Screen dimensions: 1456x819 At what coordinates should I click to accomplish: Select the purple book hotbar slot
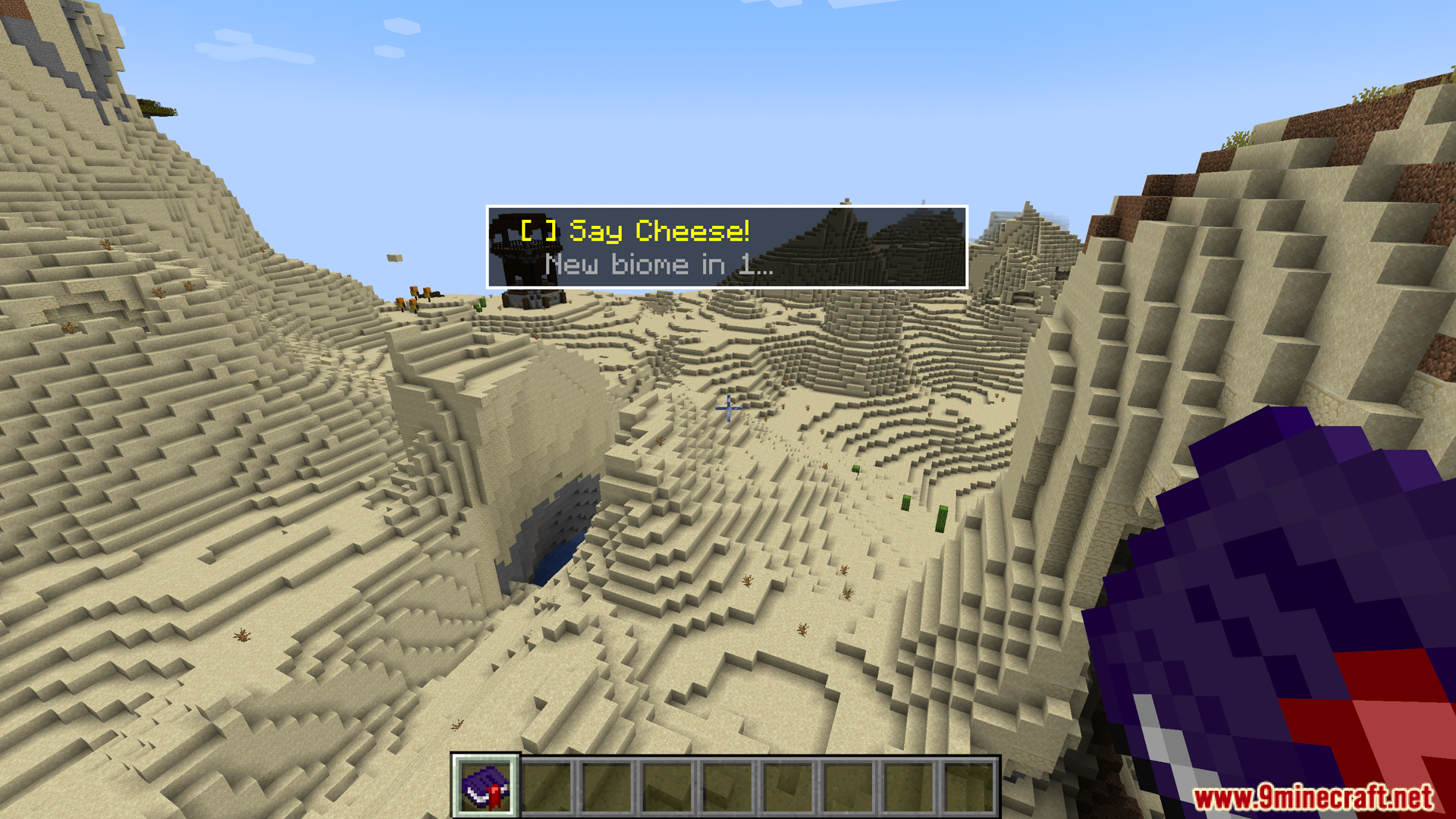point(486,786)
